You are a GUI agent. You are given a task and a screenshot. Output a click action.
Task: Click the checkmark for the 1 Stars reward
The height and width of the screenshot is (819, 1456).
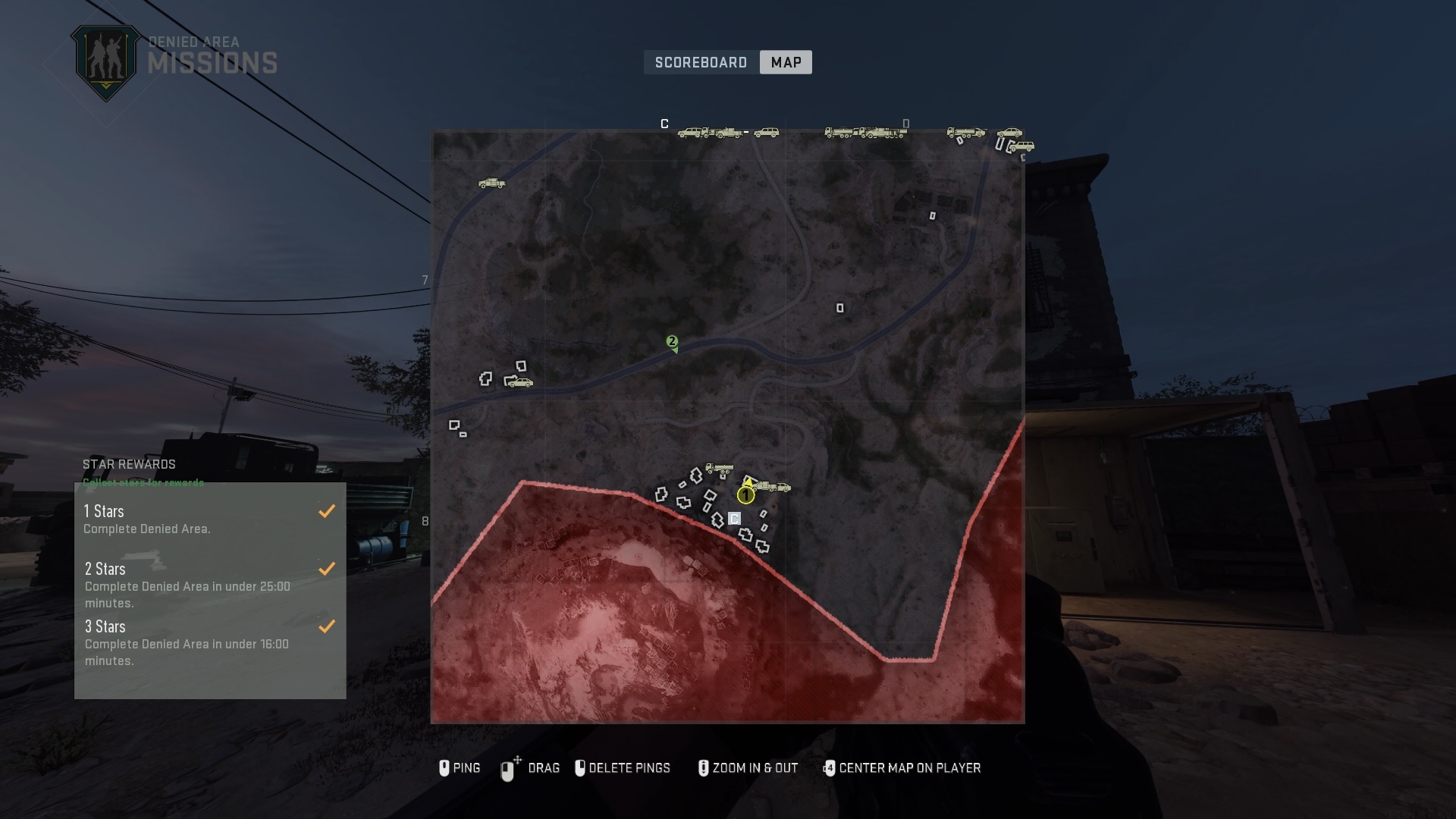[x=327, y=511]
